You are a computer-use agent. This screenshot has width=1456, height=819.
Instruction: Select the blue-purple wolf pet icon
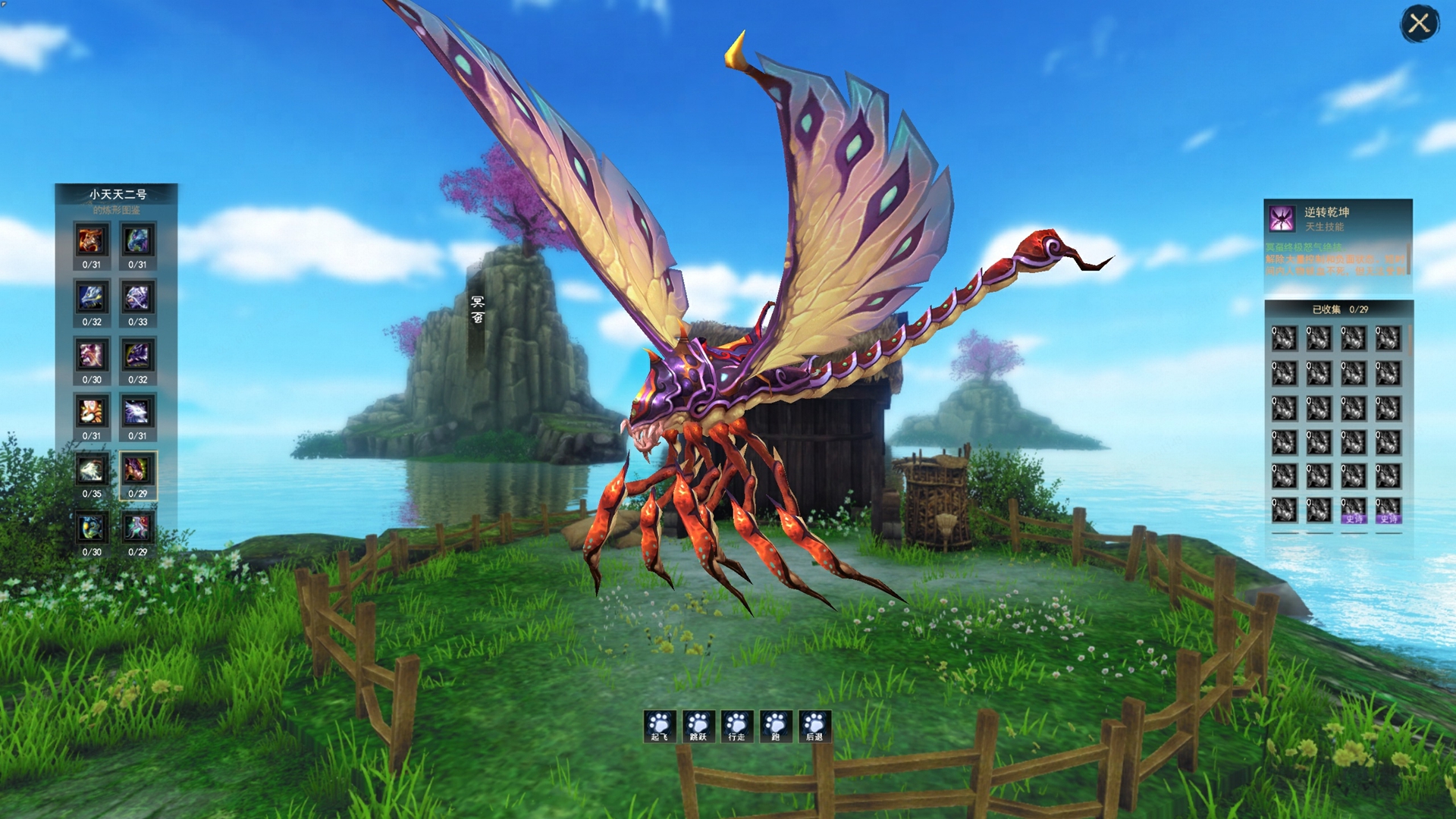(137, 241)
